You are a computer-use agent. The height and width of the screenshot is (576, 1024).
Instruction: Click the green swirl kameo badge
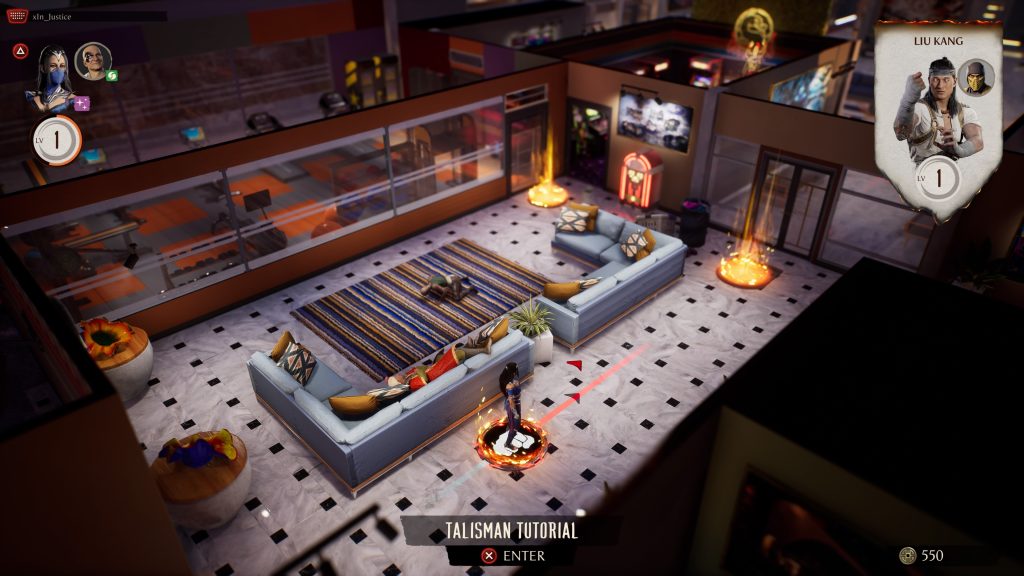click(113, 75)
